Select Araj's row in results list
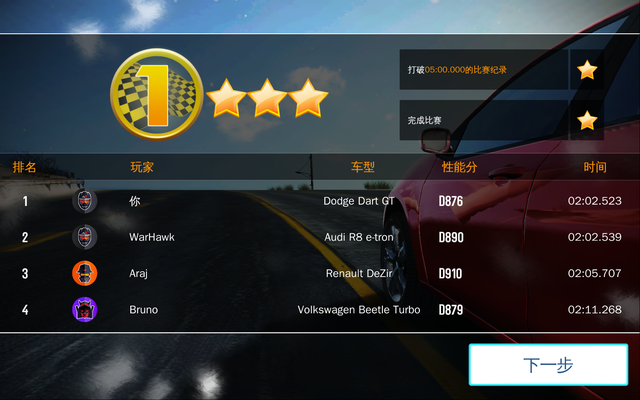This screenshot has width=640, height=400. coord(320,273)
